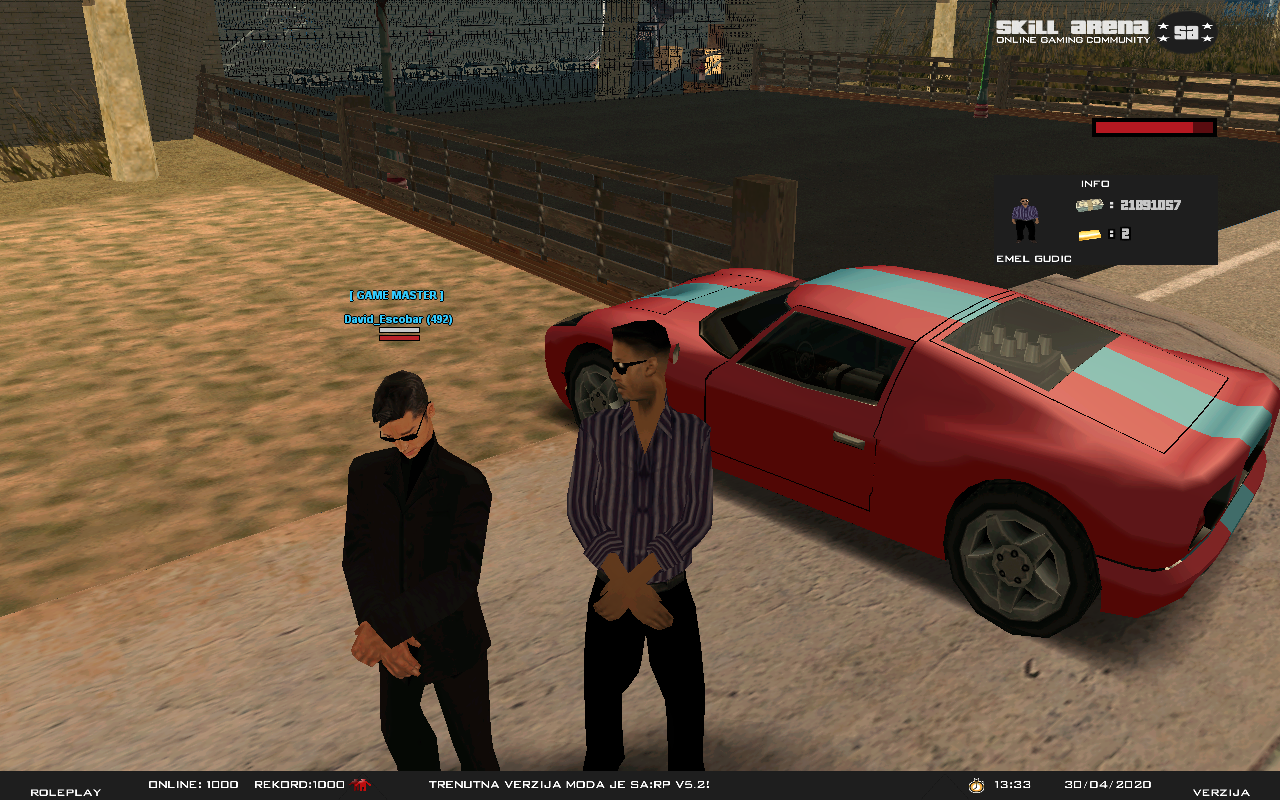
Task: Click the clock icon beside the time
Action: [976, 785]
